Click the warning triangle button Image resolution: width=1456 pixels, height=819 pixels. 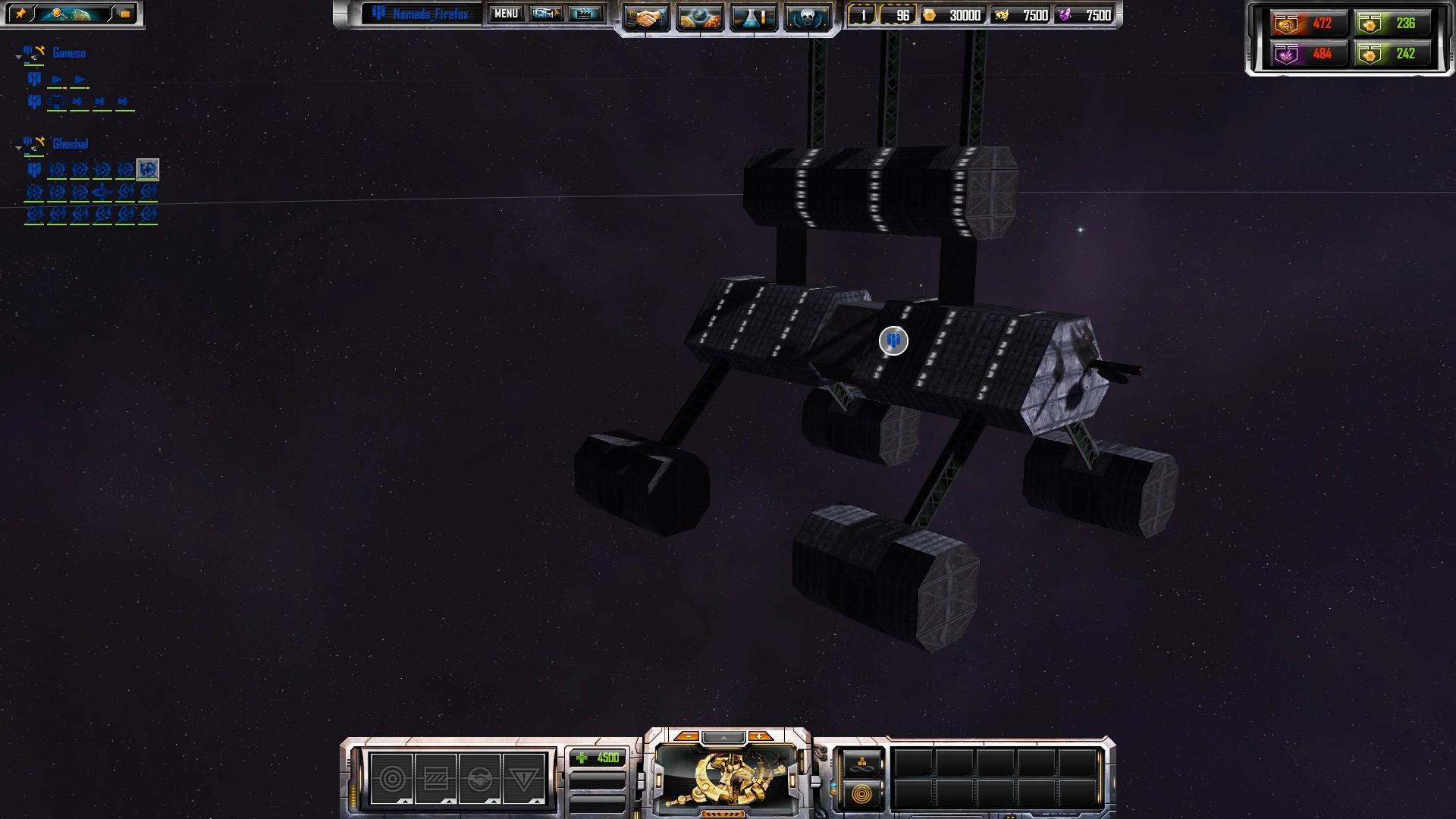[x=523, y=779]
